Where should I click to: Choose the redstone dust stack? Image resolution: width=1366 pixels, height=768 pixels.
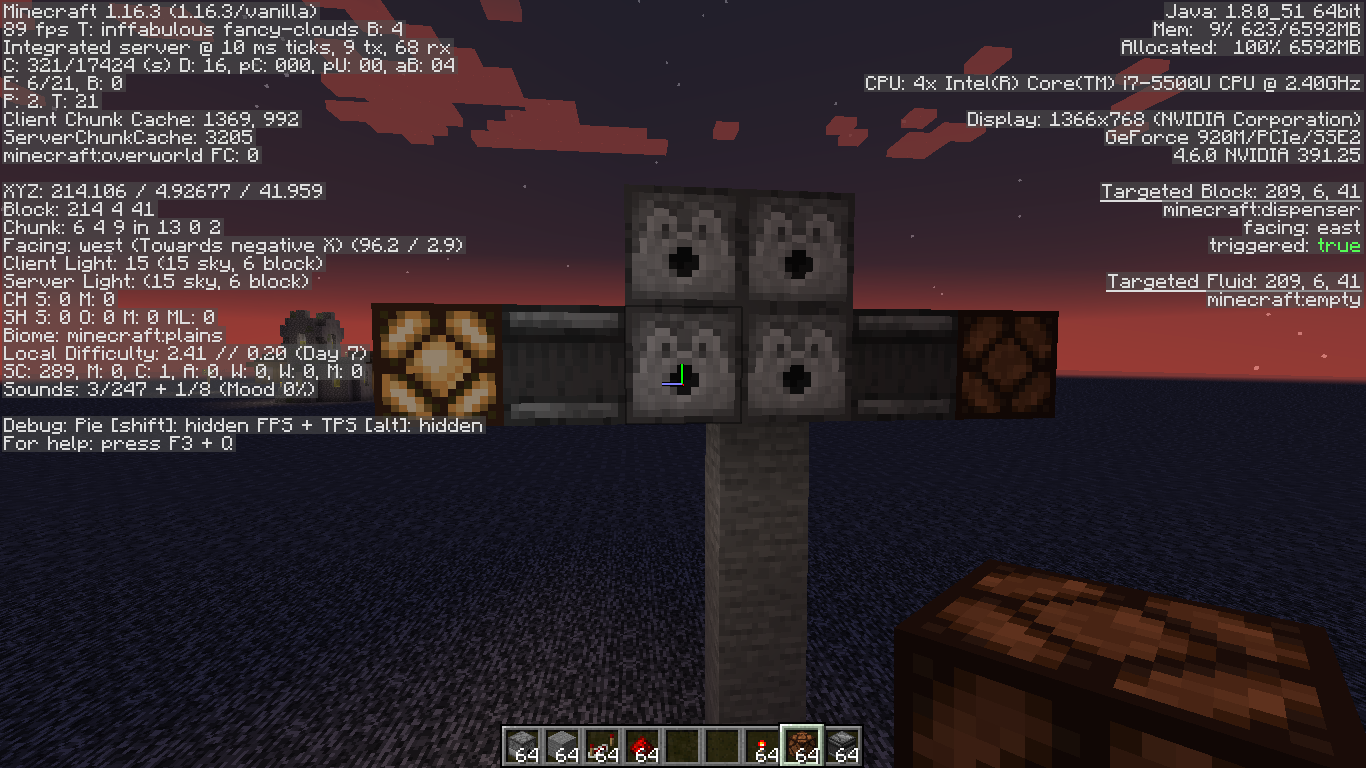point(641,746)
